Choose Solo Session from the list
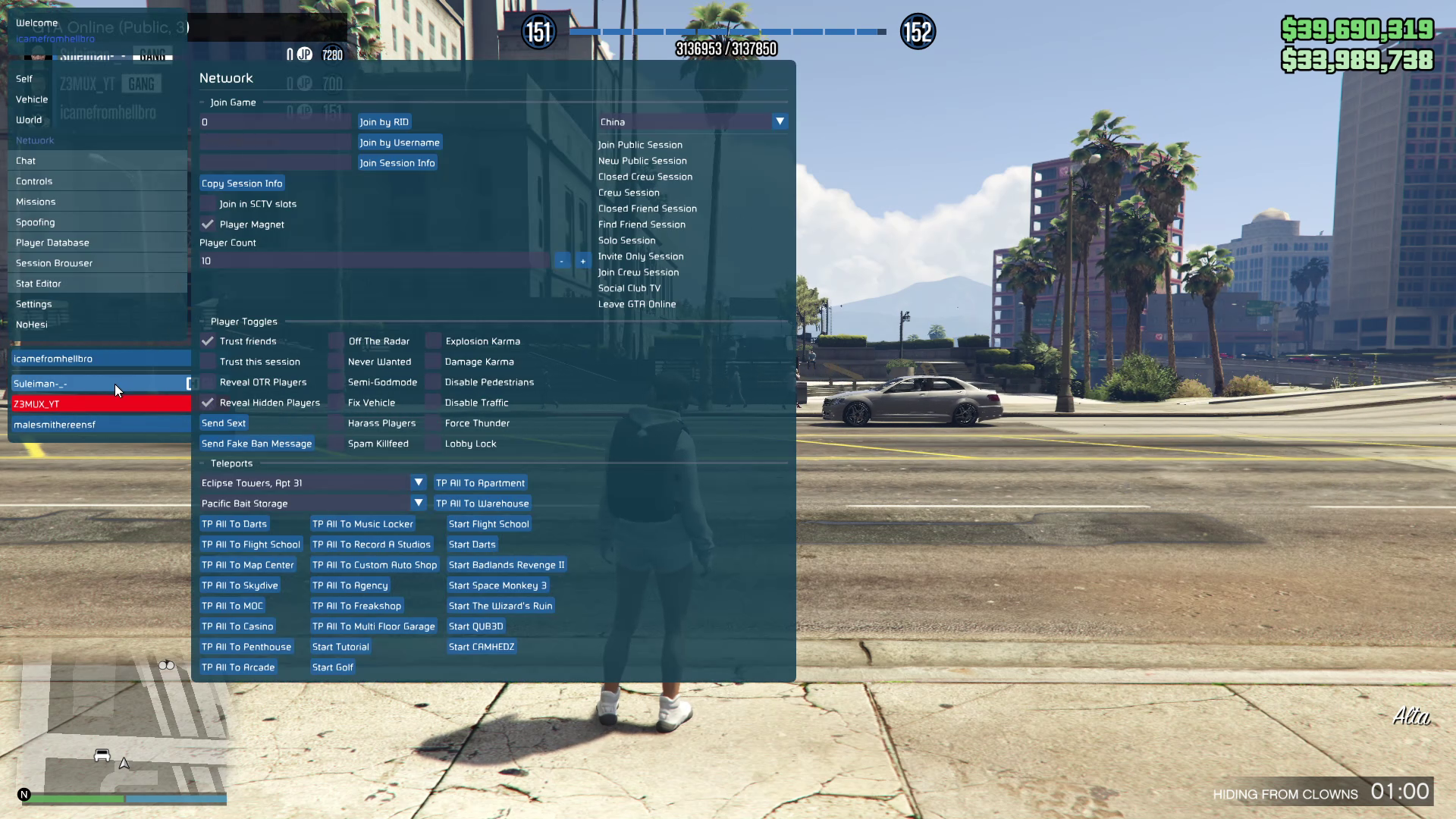The width and height of the screenshot is (1456, 819). point(626,240)
